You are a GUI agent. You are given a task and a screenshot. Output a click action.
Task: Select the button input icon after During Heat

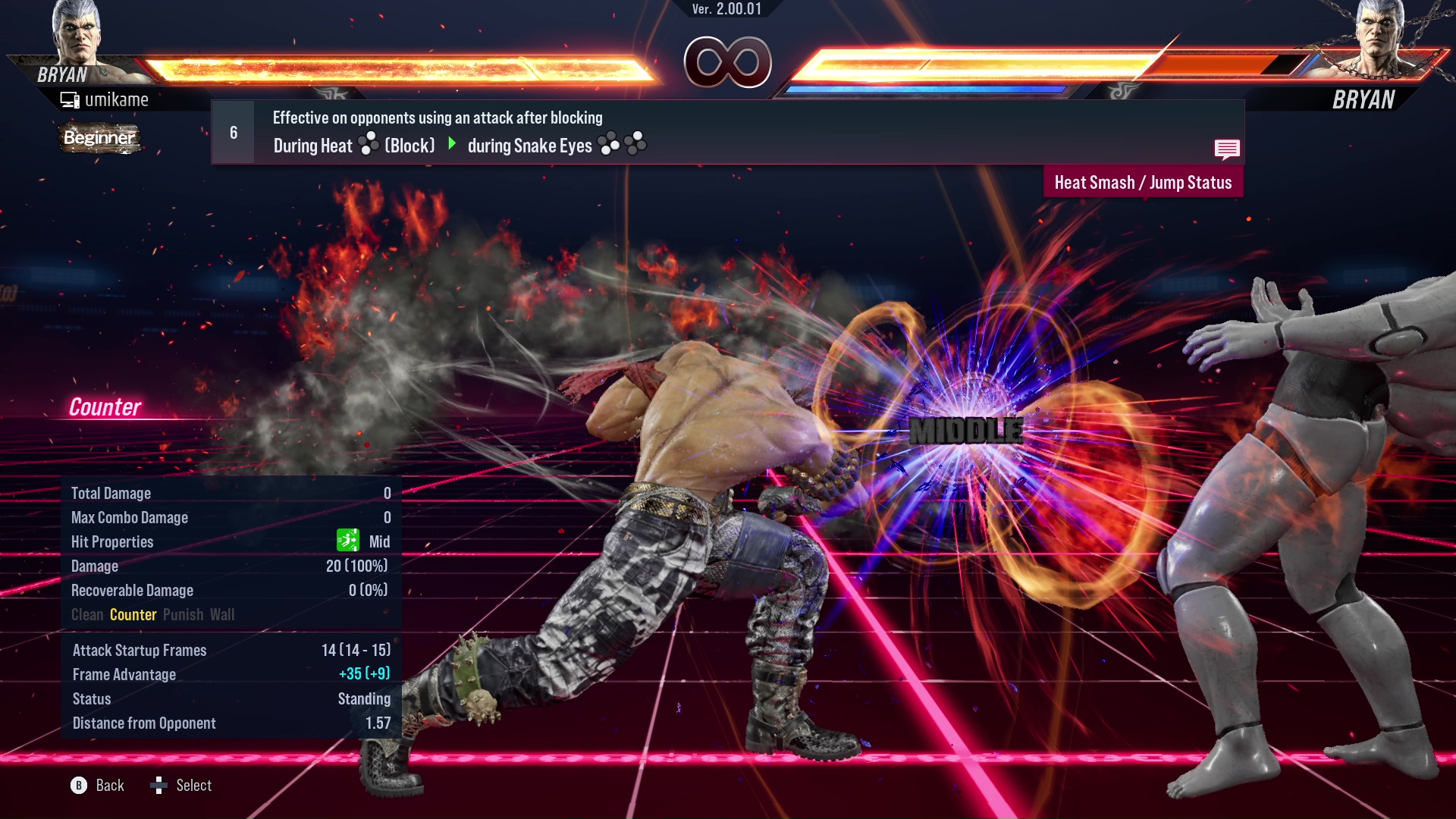367,145
